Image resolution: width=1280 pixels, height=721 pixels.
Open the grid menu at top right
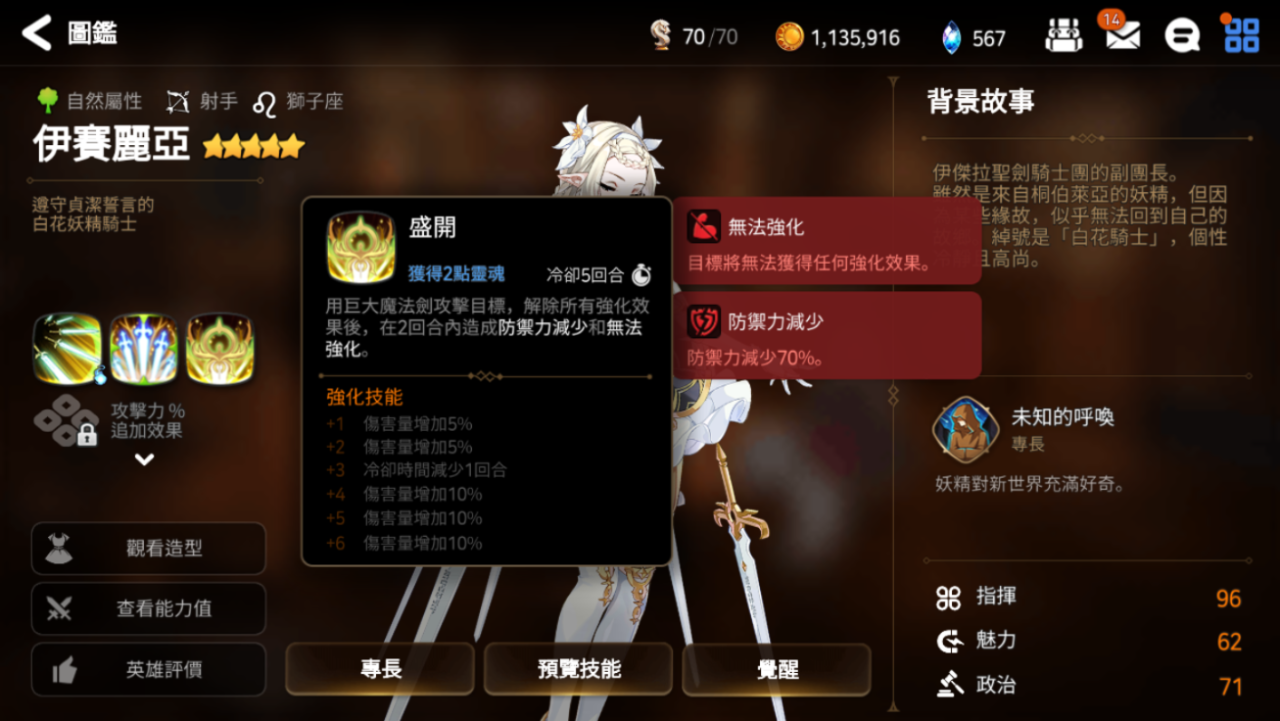pos(1240,33)
